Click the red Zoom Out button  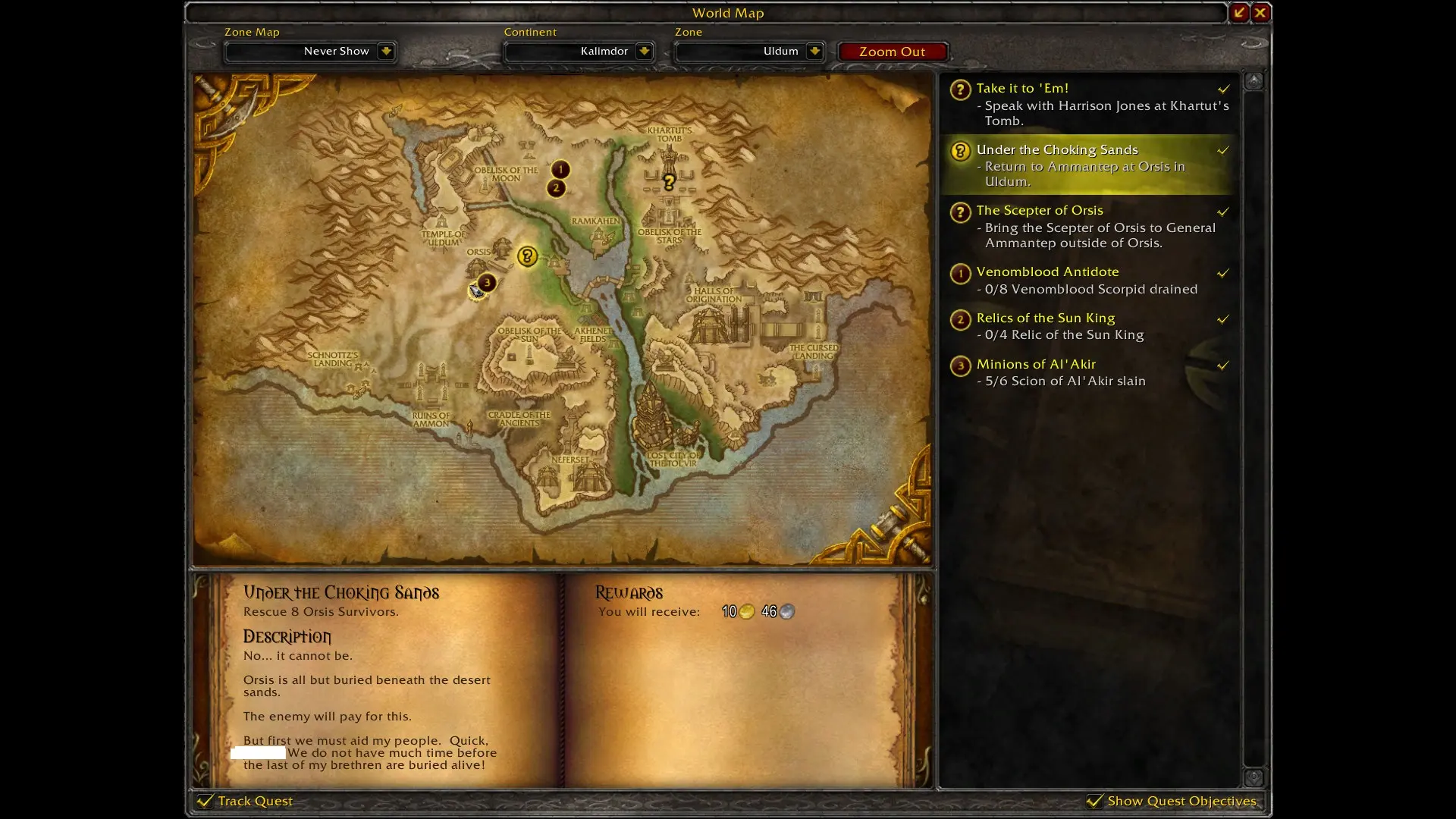[x=892, y=52]
